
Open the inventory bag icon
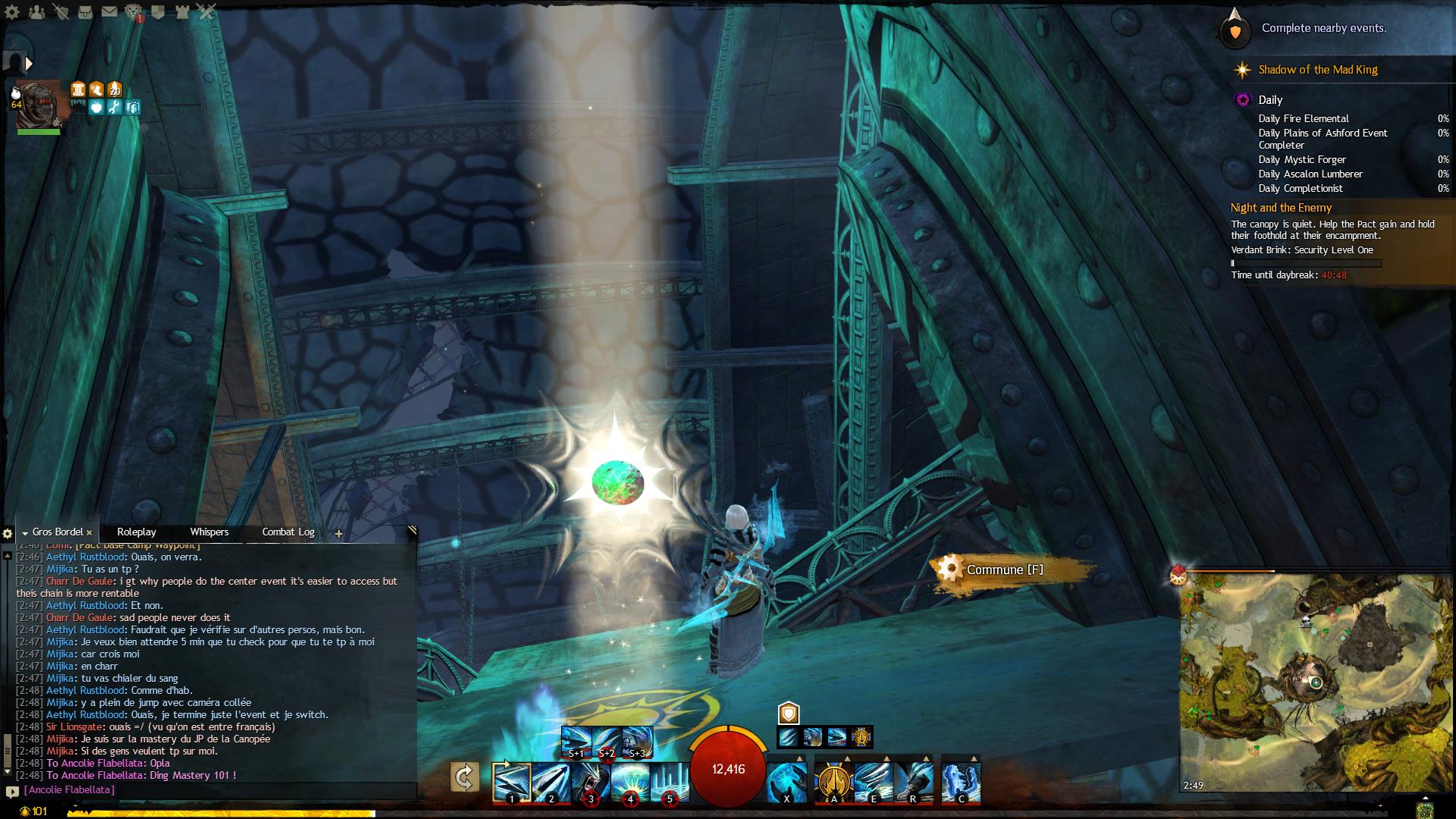[x=85, y=12]
